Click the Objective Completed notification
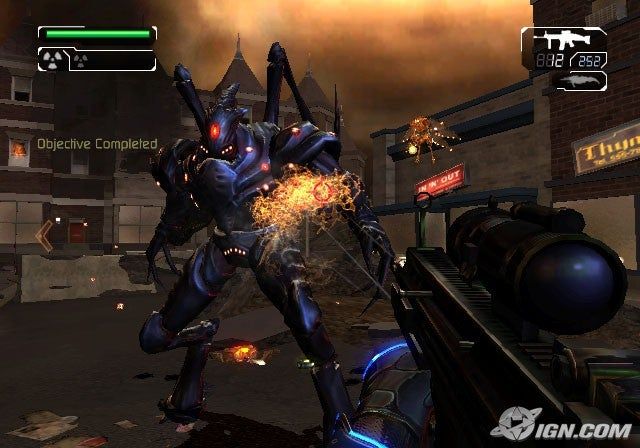The image size is (640, 448). click(x=97, y=144)
